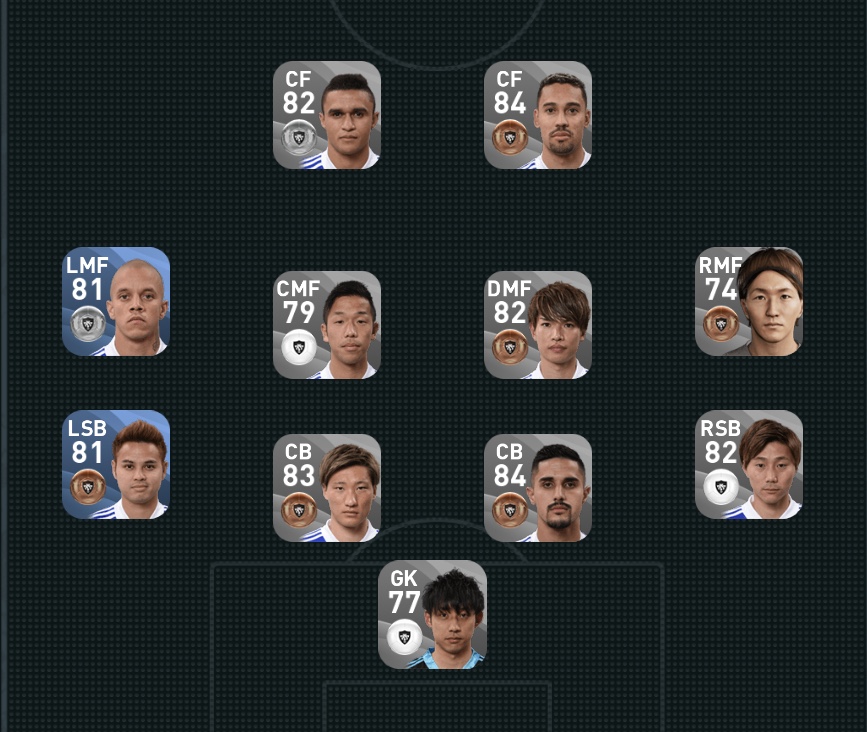Choose the RMF player card rated 74

pos(749,301)
